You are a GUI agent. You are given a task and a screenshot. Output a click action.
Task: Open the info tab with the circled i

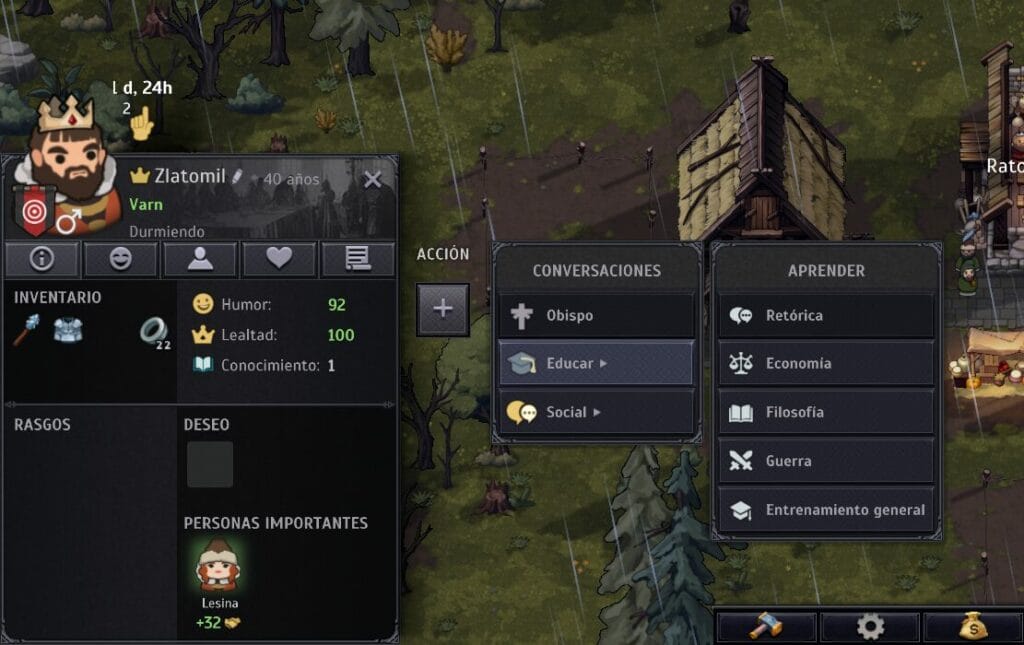click(x=41, y=259)
